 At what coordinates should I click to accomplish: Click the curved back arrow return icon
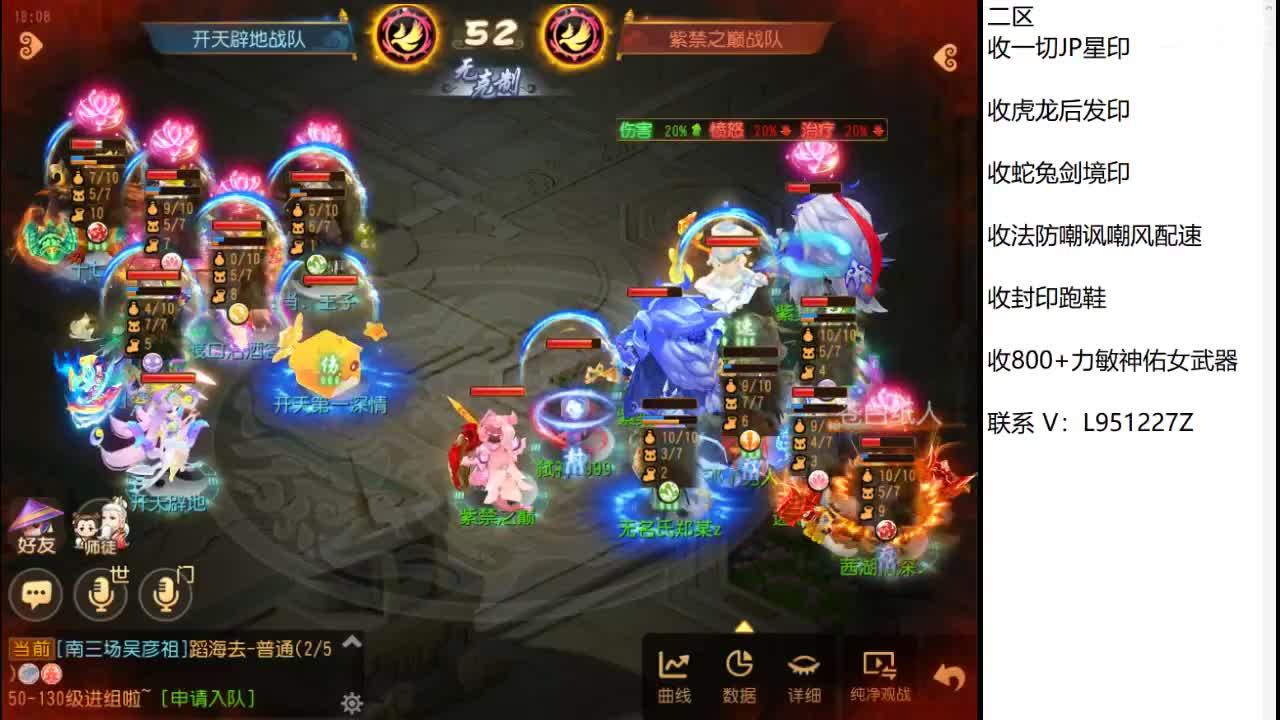point(945,676)
